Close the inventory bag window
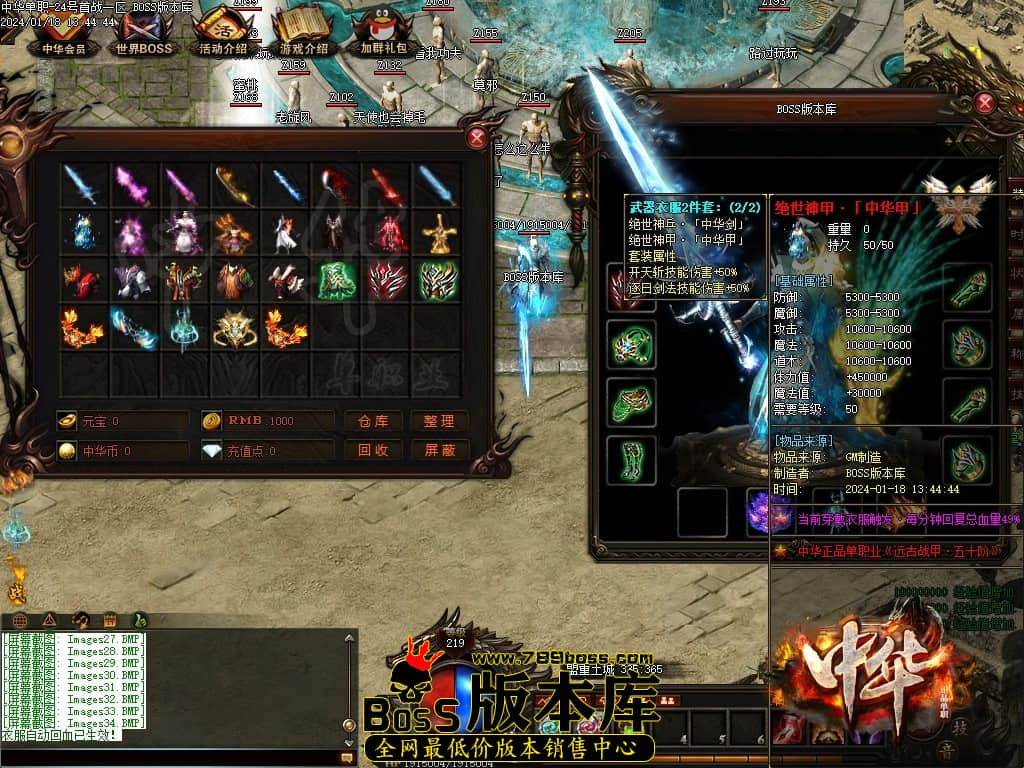 point(478,139)
